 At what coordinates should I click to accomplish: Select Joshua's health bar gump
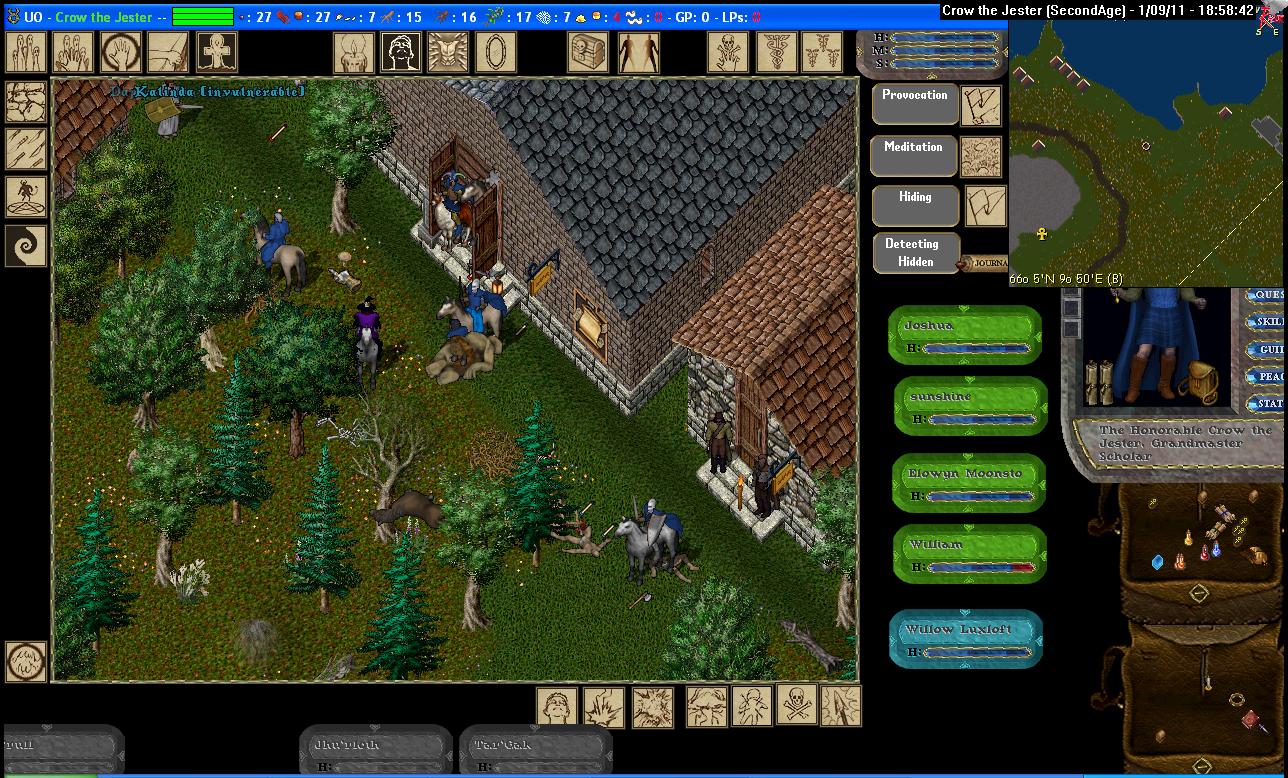coord(965,335)
